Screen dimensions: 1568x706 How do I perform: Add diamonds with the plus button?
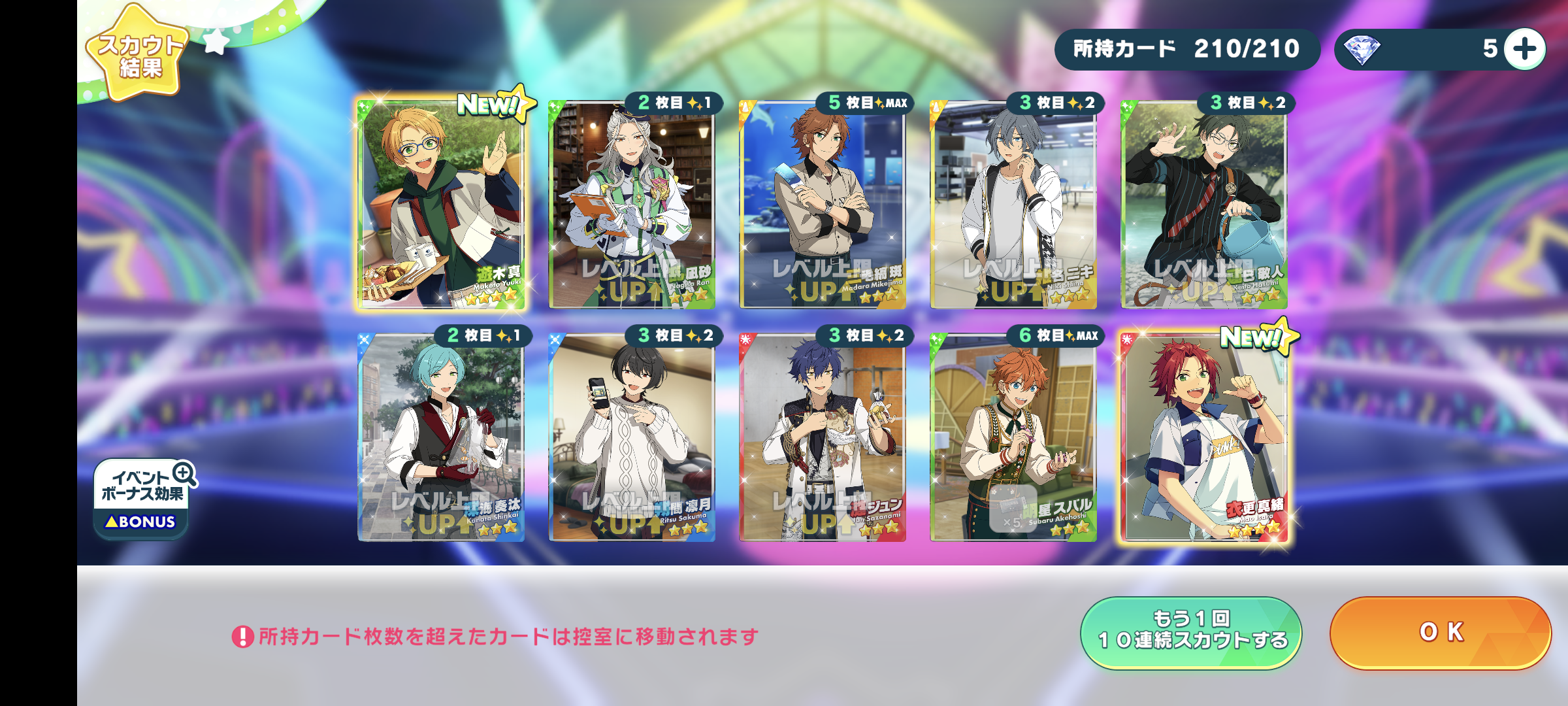pyautogui.click(x=1524, y=49)
